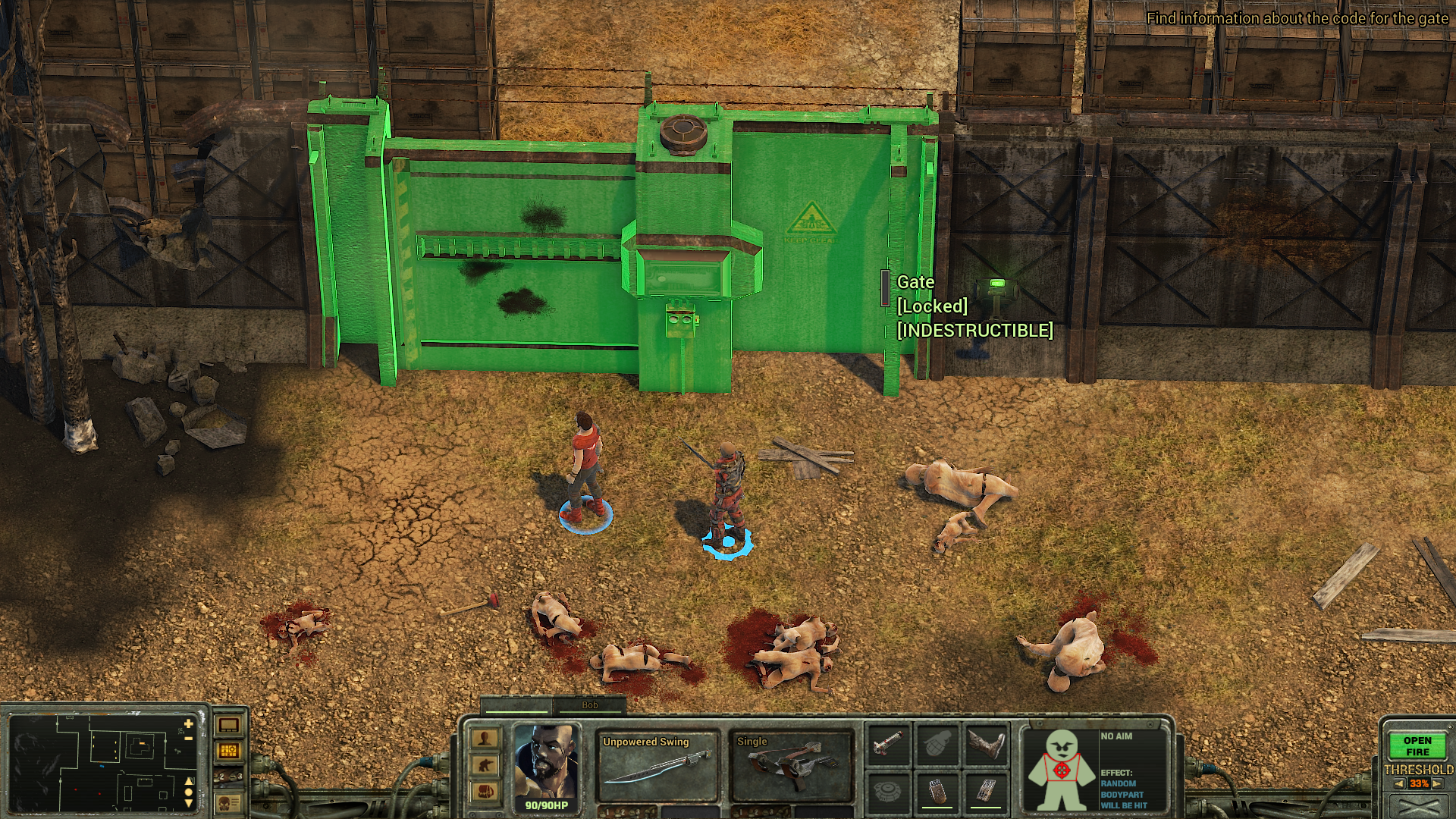The width and height of the screenshot is (1456, 819).
Task: Zoom out the minimap with minus
Action: click(189, 738)
